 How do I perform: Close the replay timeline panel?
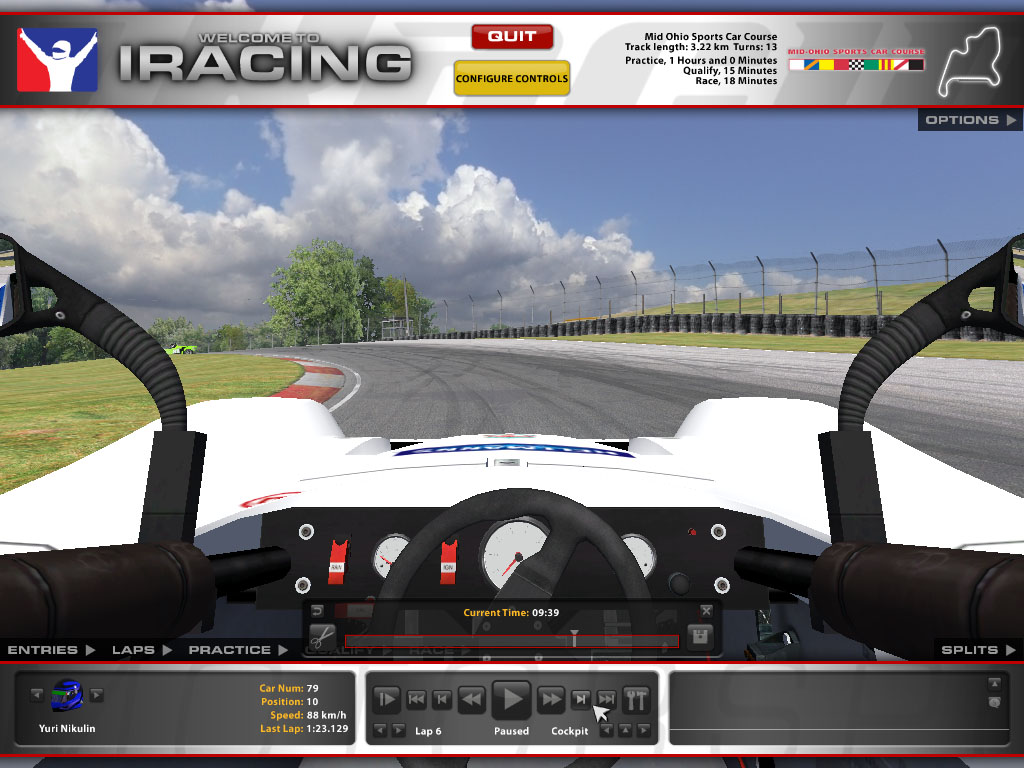pos(706,610)
